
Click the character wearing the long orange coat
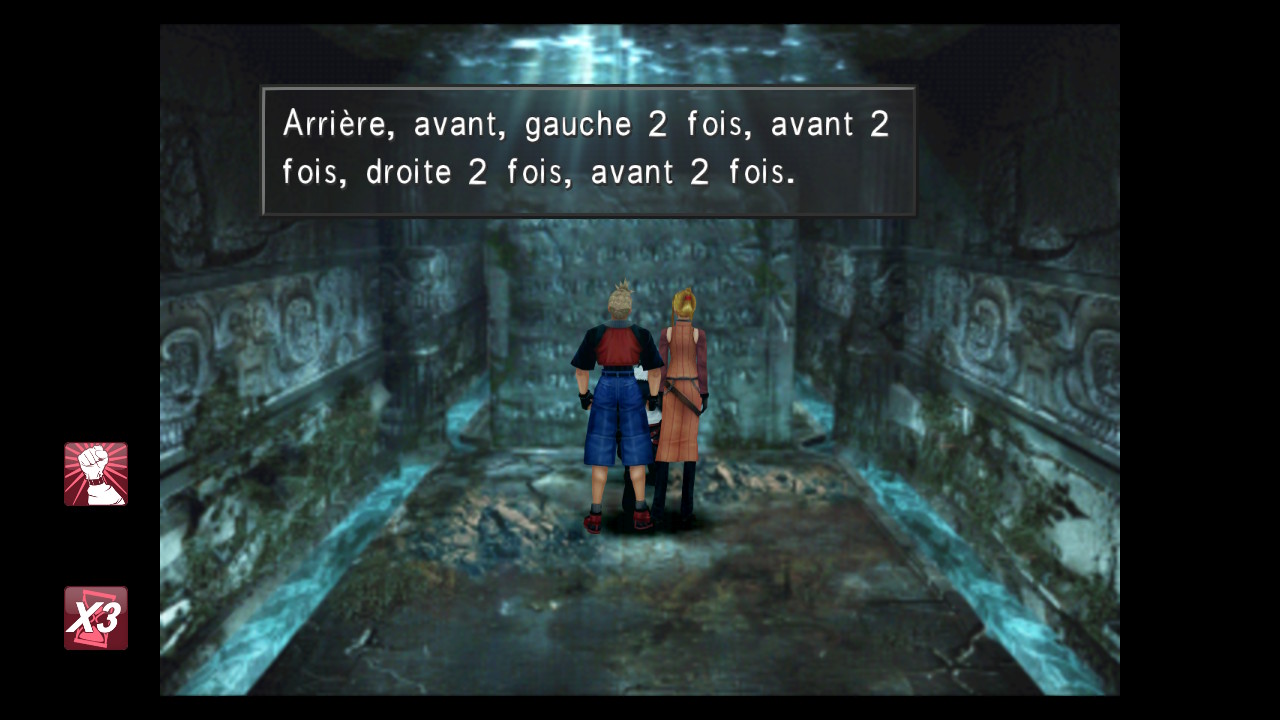tap(680, 400)
